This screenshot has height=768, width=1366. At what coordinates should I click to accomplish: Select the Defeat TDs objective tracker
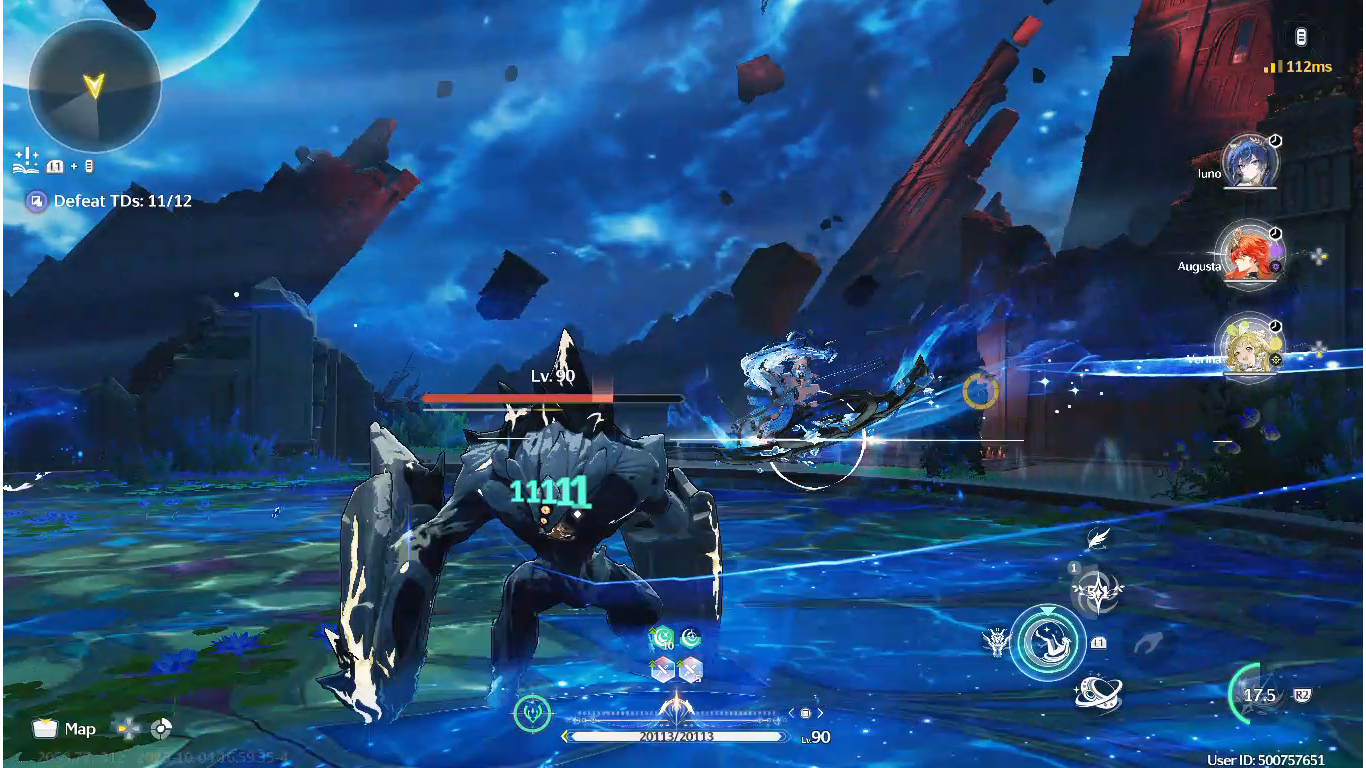tap(111, 201)
